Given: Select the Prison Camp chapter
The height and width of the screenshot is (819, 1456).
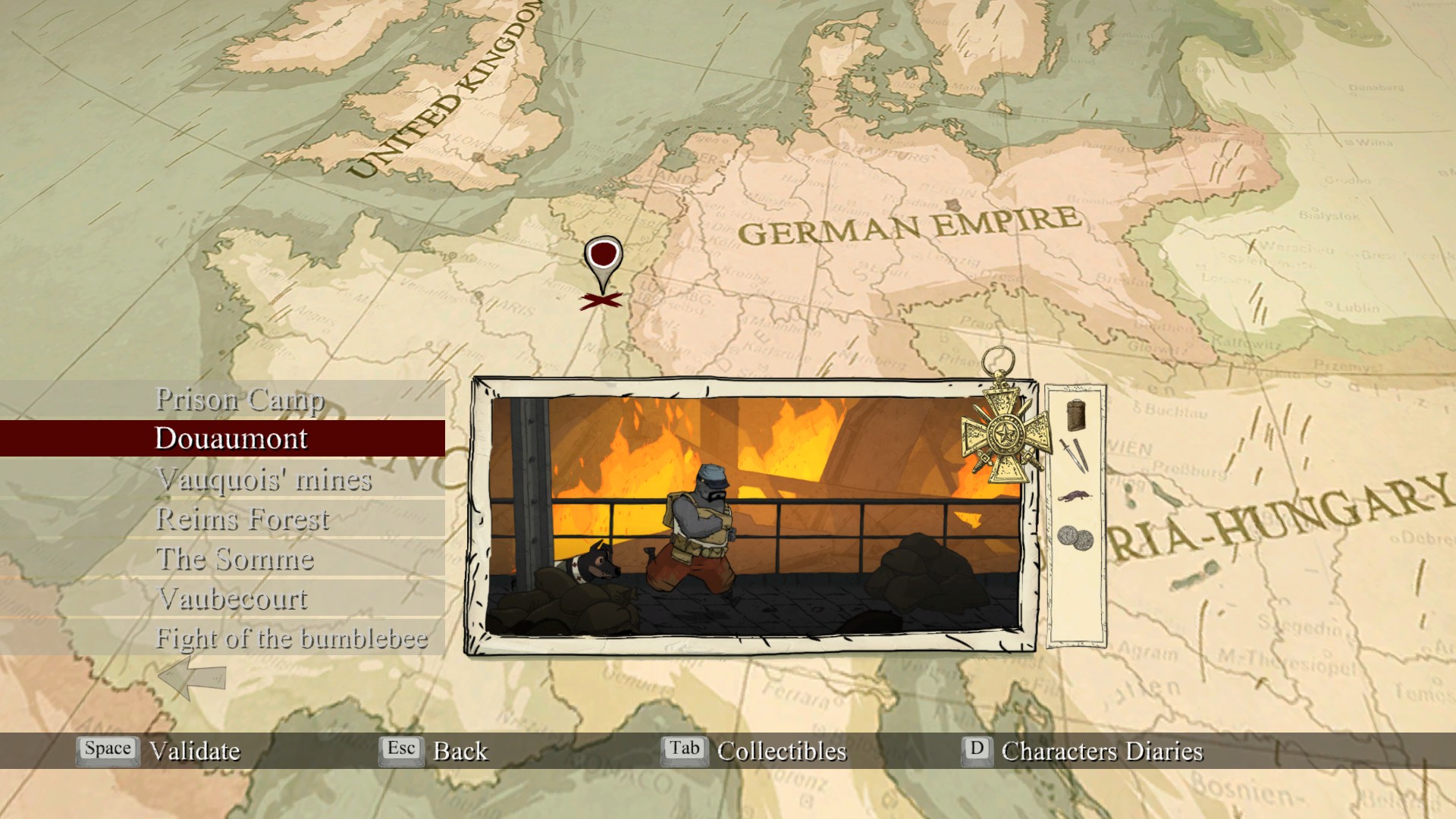Looking at the screenshot, I should coord(240,399).
